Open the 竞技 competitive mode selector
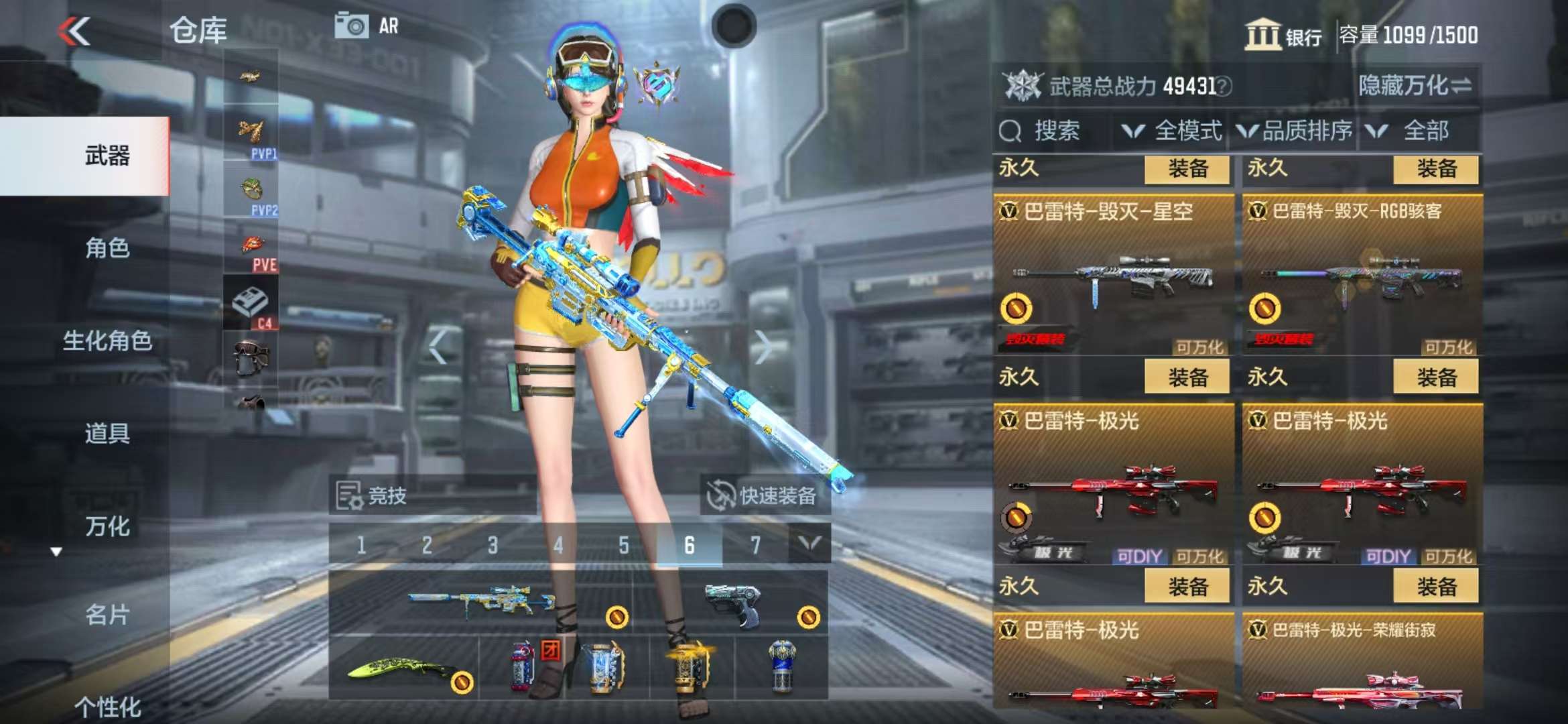Screen dimensions: 1568x724 coord(373,496)
